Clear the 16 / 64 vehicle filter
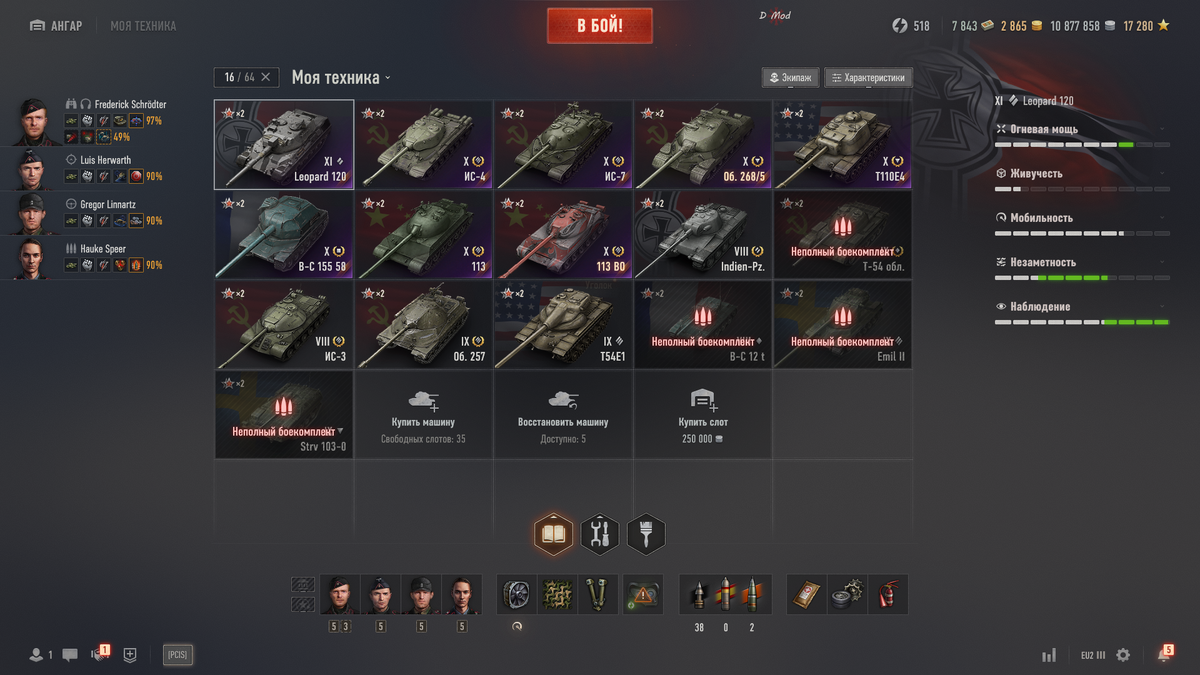1200x675 pixels. click(x=265, y=77)
